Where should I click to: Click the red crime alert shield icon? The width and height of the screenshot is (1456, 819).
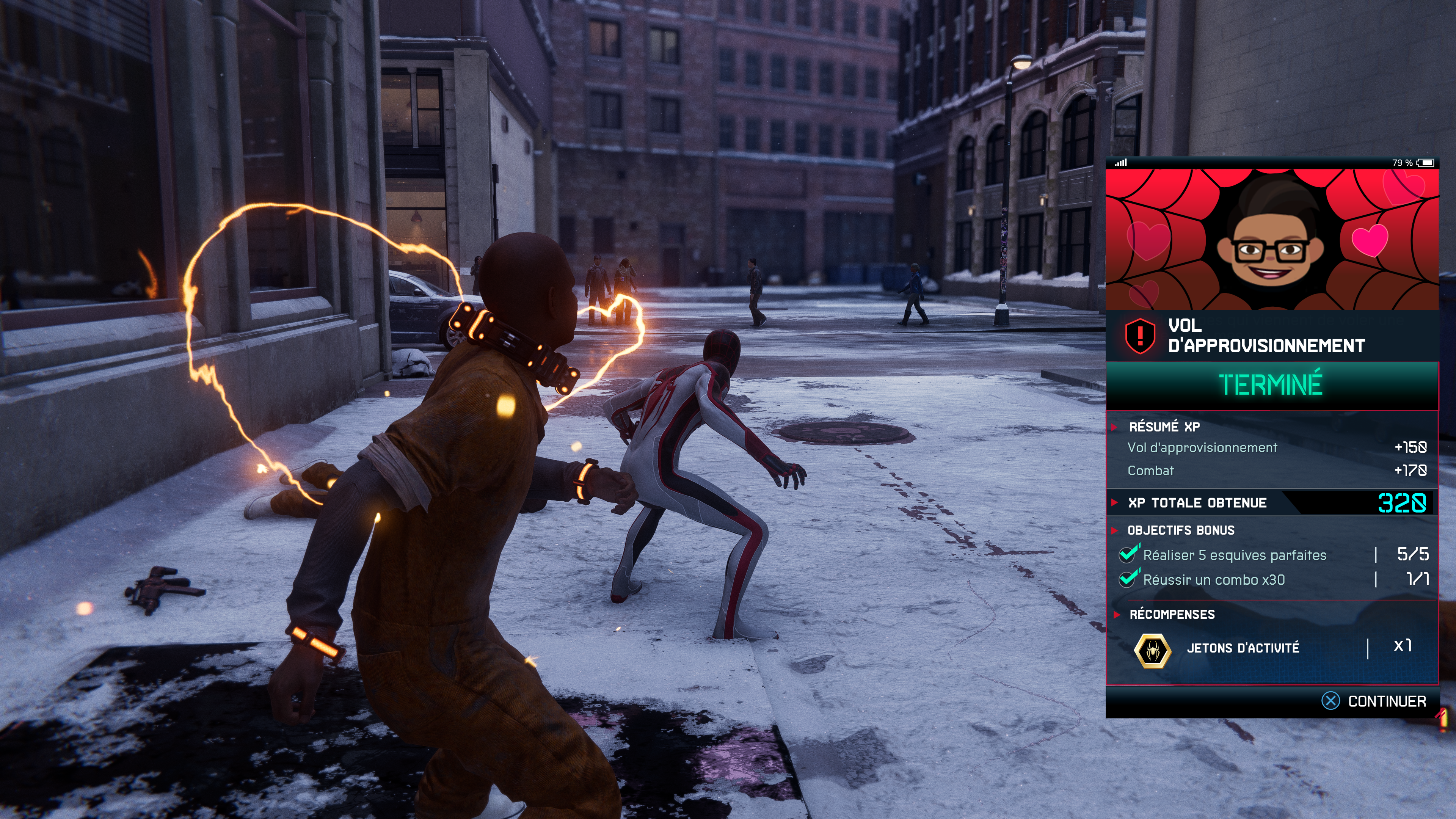(1140, 335)
